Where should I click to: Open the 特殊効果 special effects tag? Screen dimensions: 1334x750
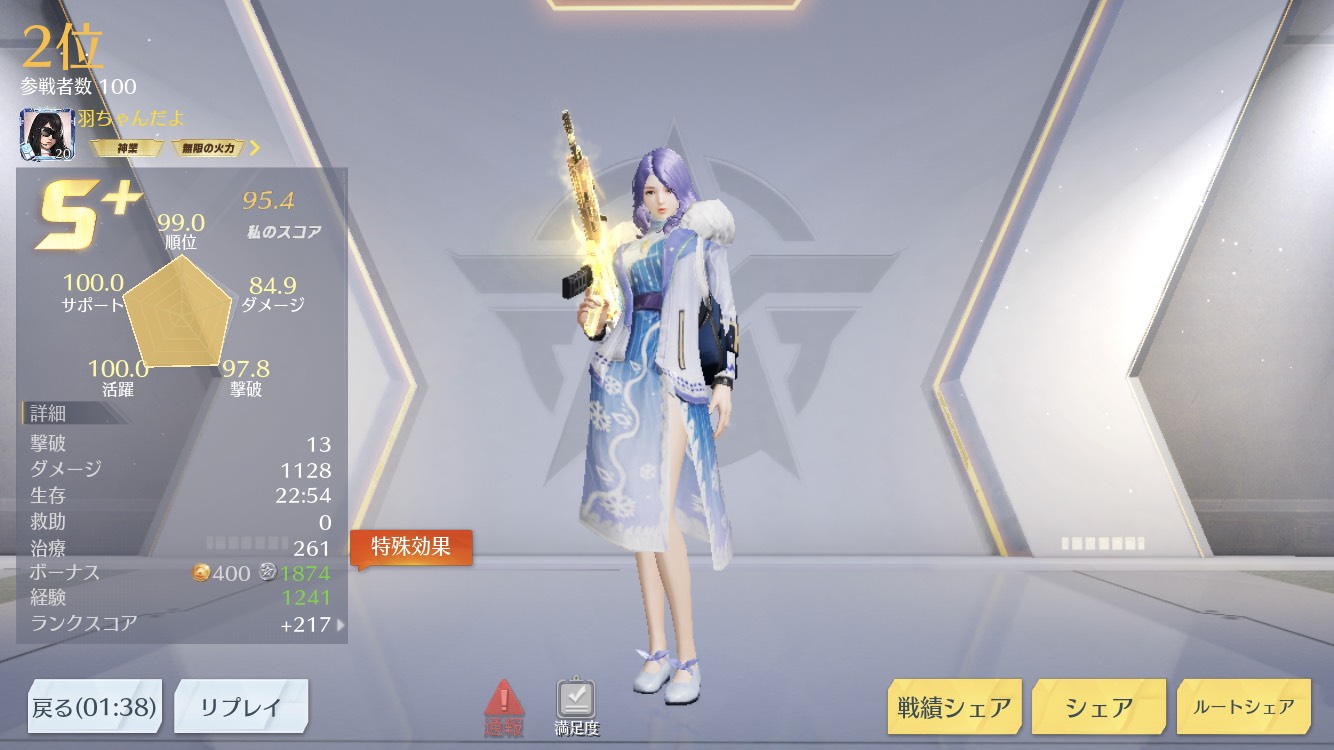(x=411, y=547)
